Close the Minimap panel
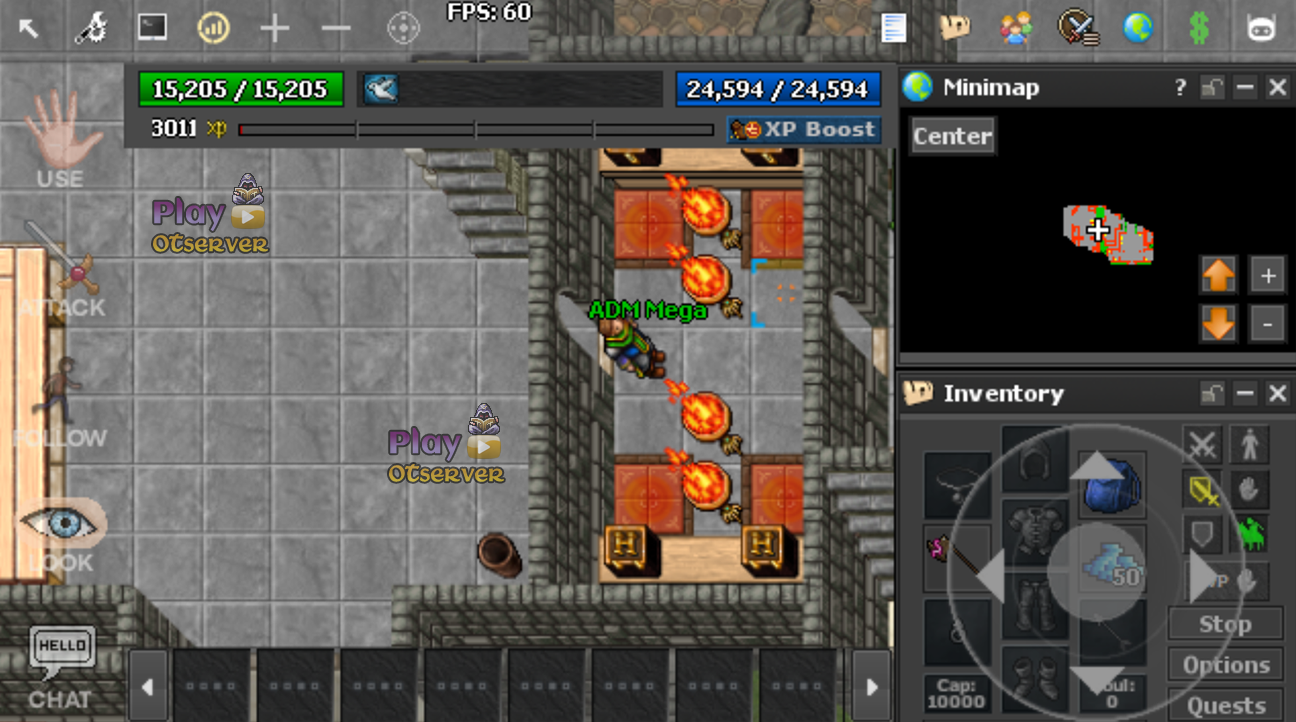Image resolution: width=1296 pixels, height=722 pixels. pos(1277,88)
